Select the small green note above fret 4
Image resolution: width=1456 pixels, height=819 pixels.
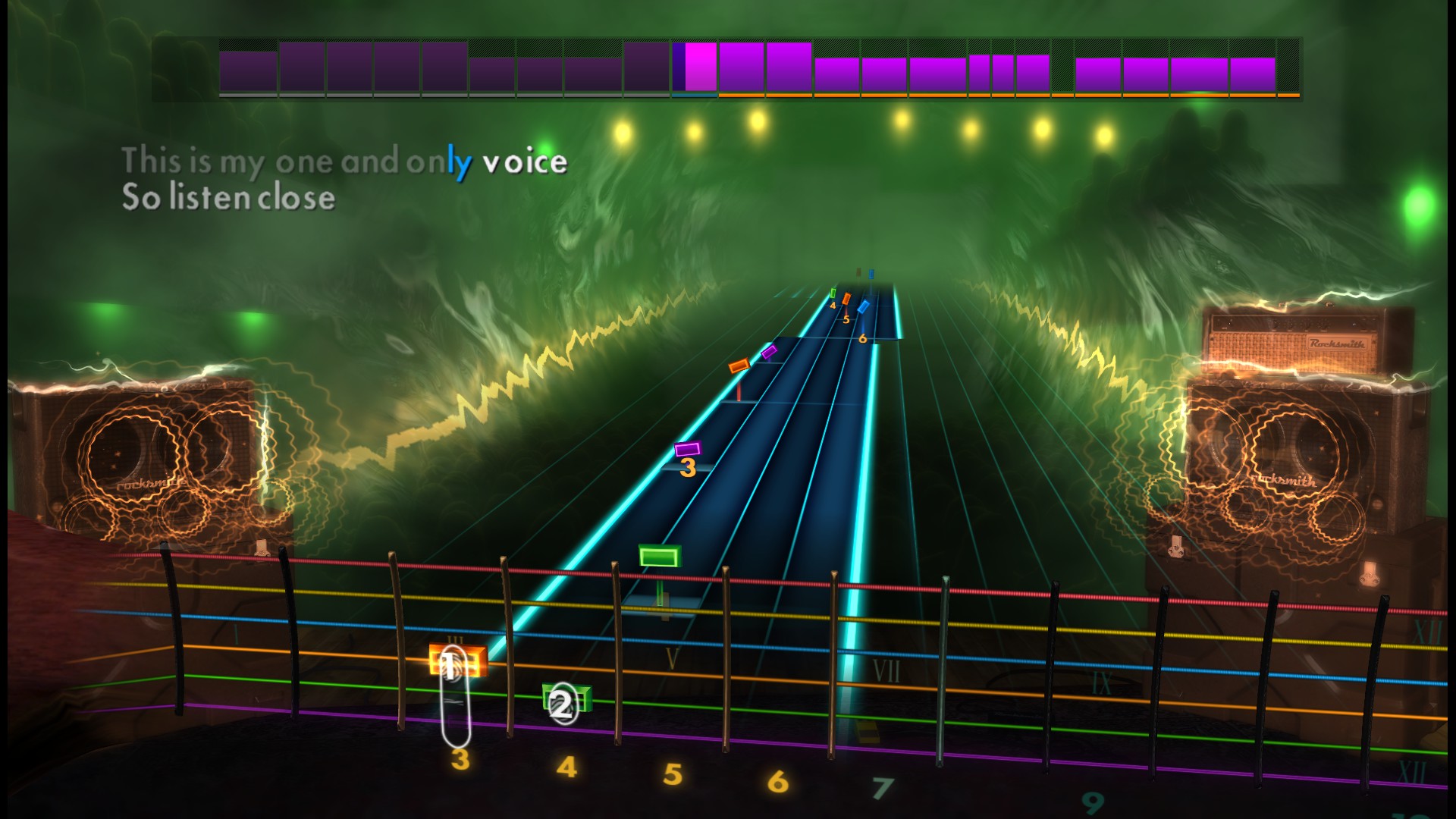click(x=833, y=293)
